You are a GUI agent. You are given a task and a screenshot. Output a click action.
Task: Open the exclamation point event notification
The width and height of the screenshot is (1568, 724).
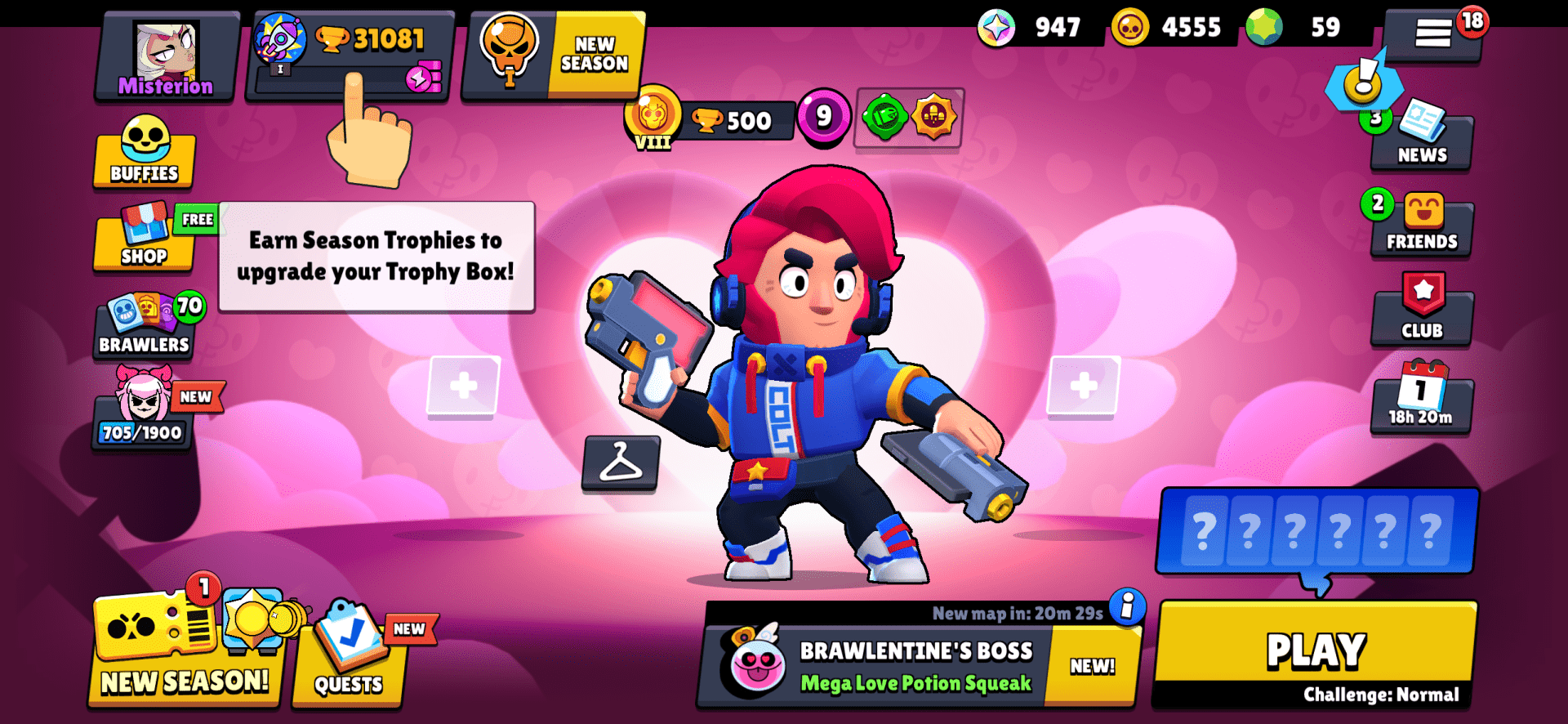[x=1365, y=82]
